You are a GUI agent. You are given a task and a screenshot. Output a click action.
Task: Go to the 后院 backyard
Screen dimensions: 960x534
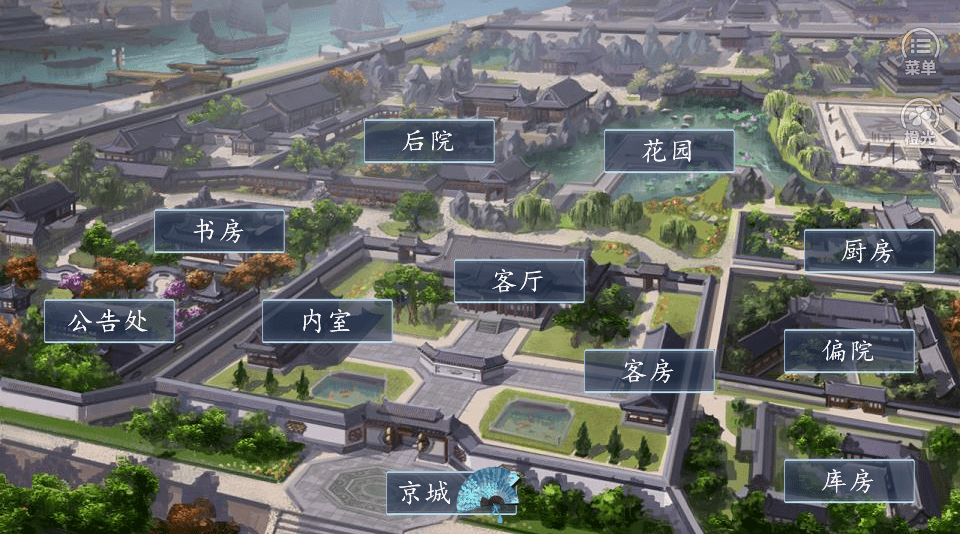pyautogui.click(x=429, y=142)
